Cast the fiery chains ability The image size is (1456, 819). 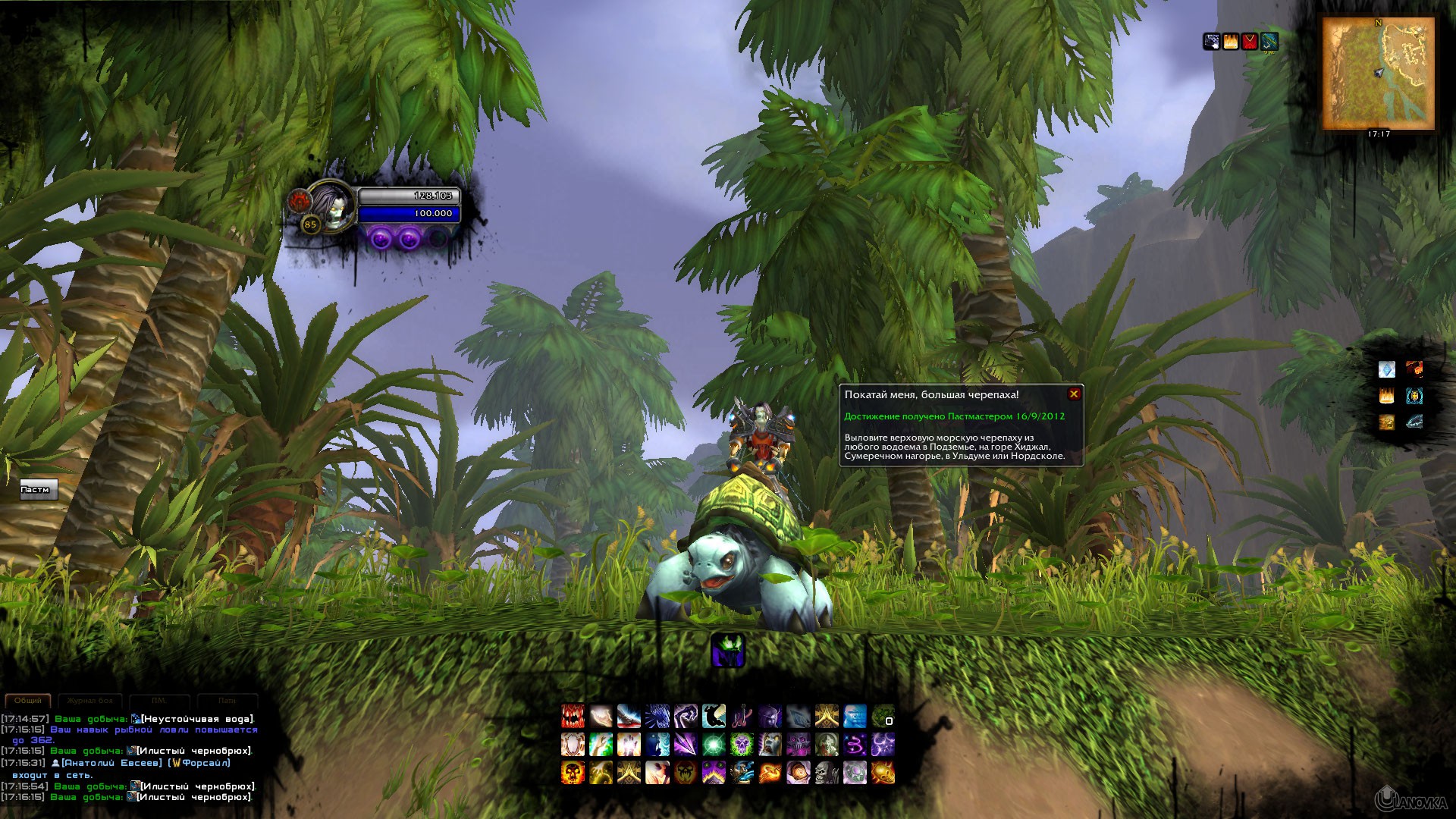770,773
